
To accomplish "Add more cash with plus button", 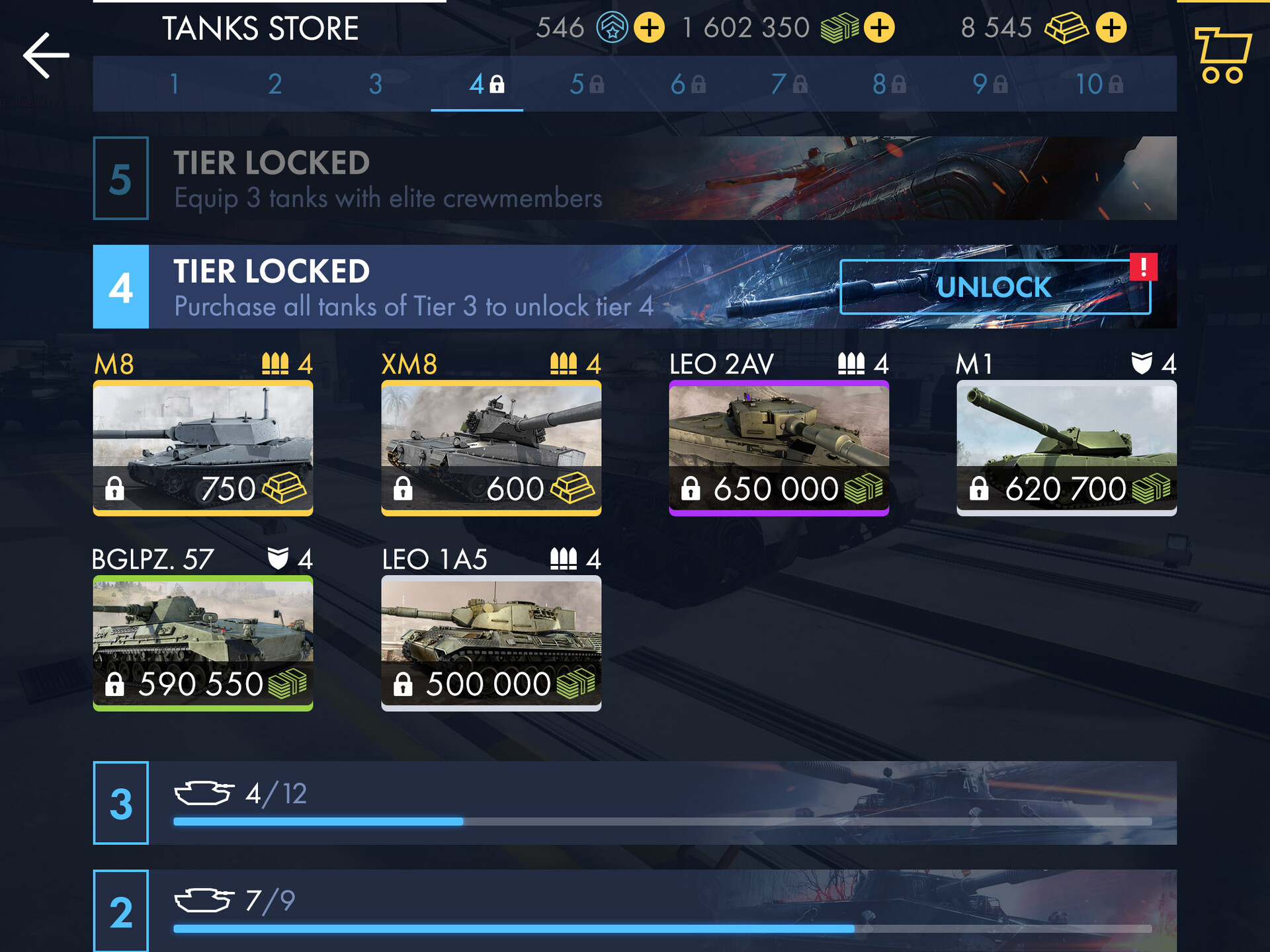I will pos(879,28).
